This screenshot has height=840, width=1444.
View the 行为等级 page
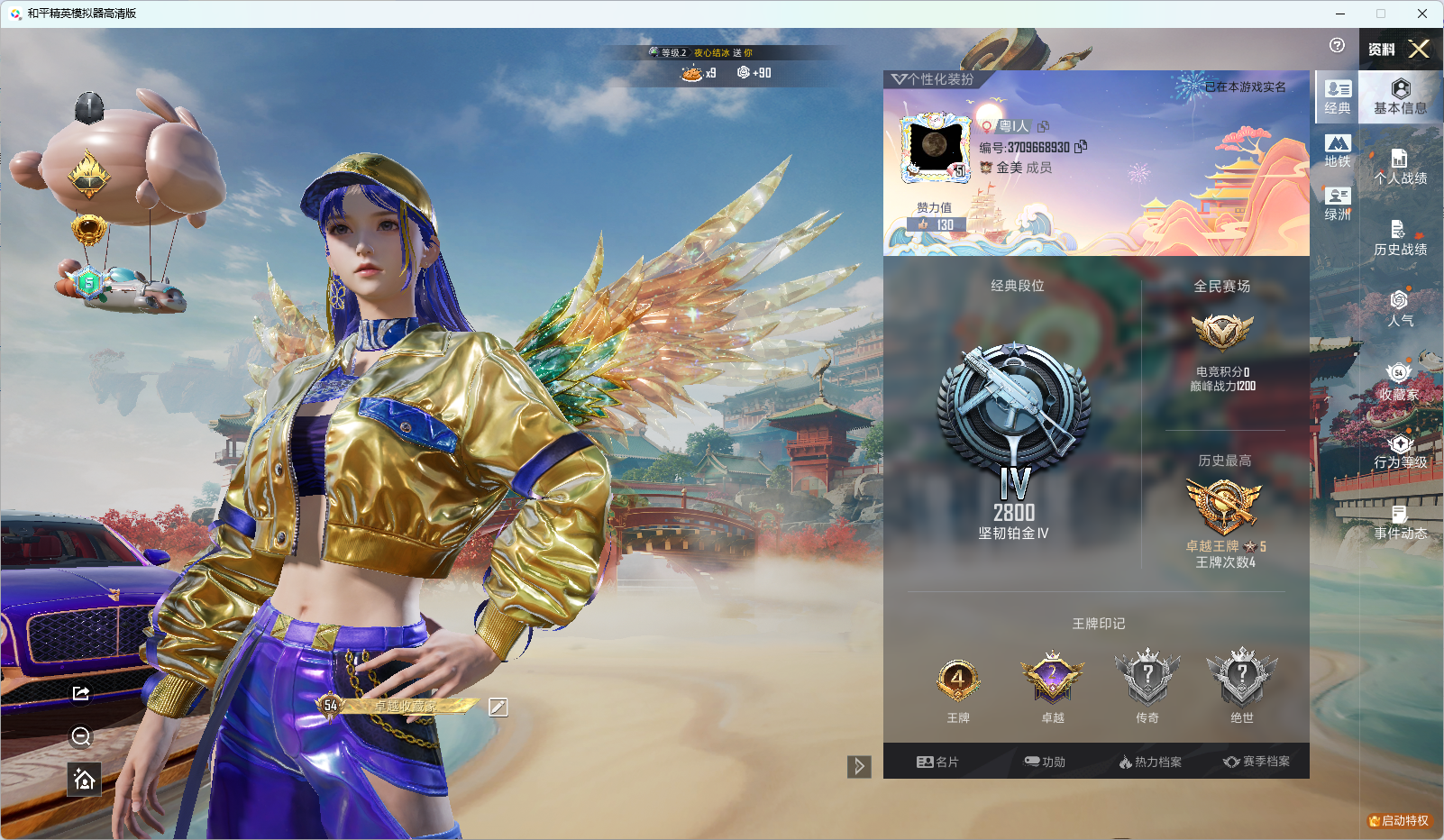[x=1400, y=452]
